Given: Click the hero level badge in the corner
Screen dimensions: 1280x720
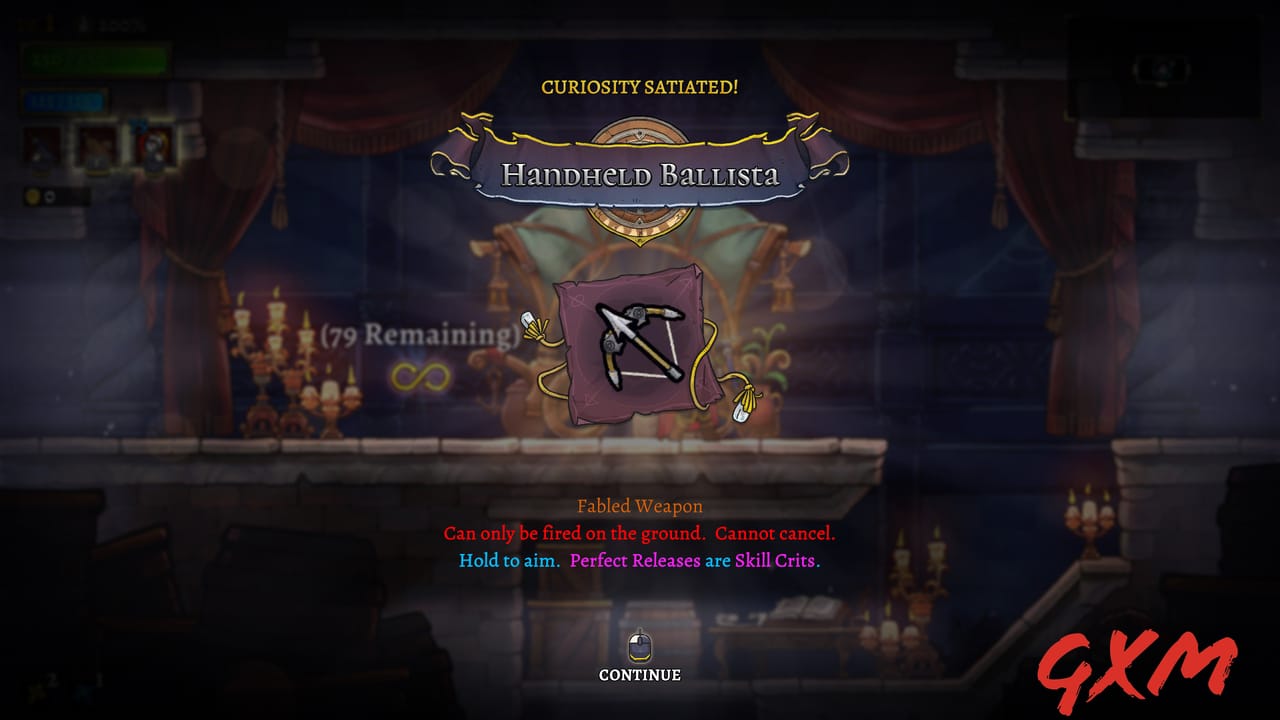Looking at the screenshot, I should point(28,22).
